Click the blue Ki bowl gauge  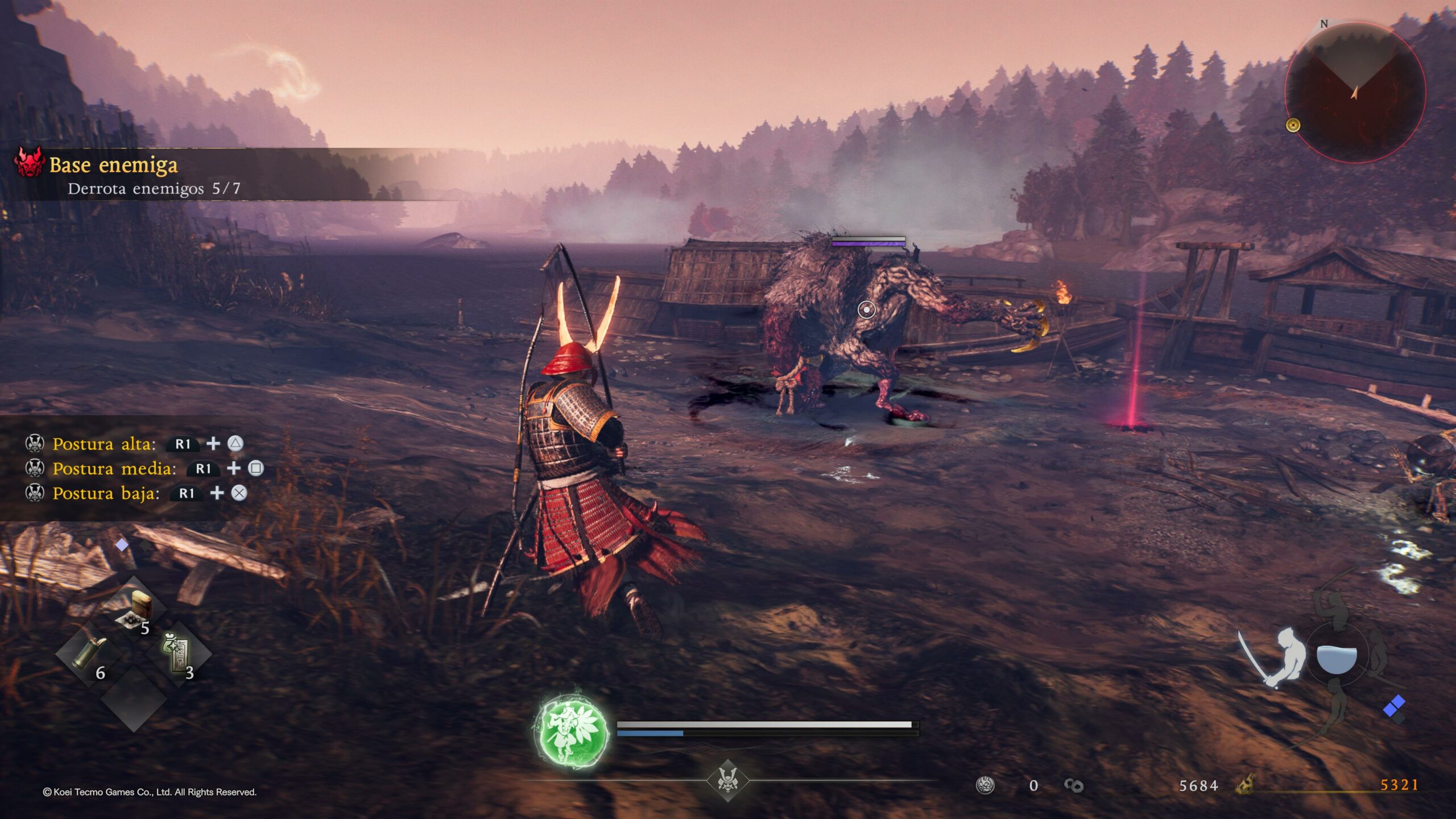pos(1337,660)
